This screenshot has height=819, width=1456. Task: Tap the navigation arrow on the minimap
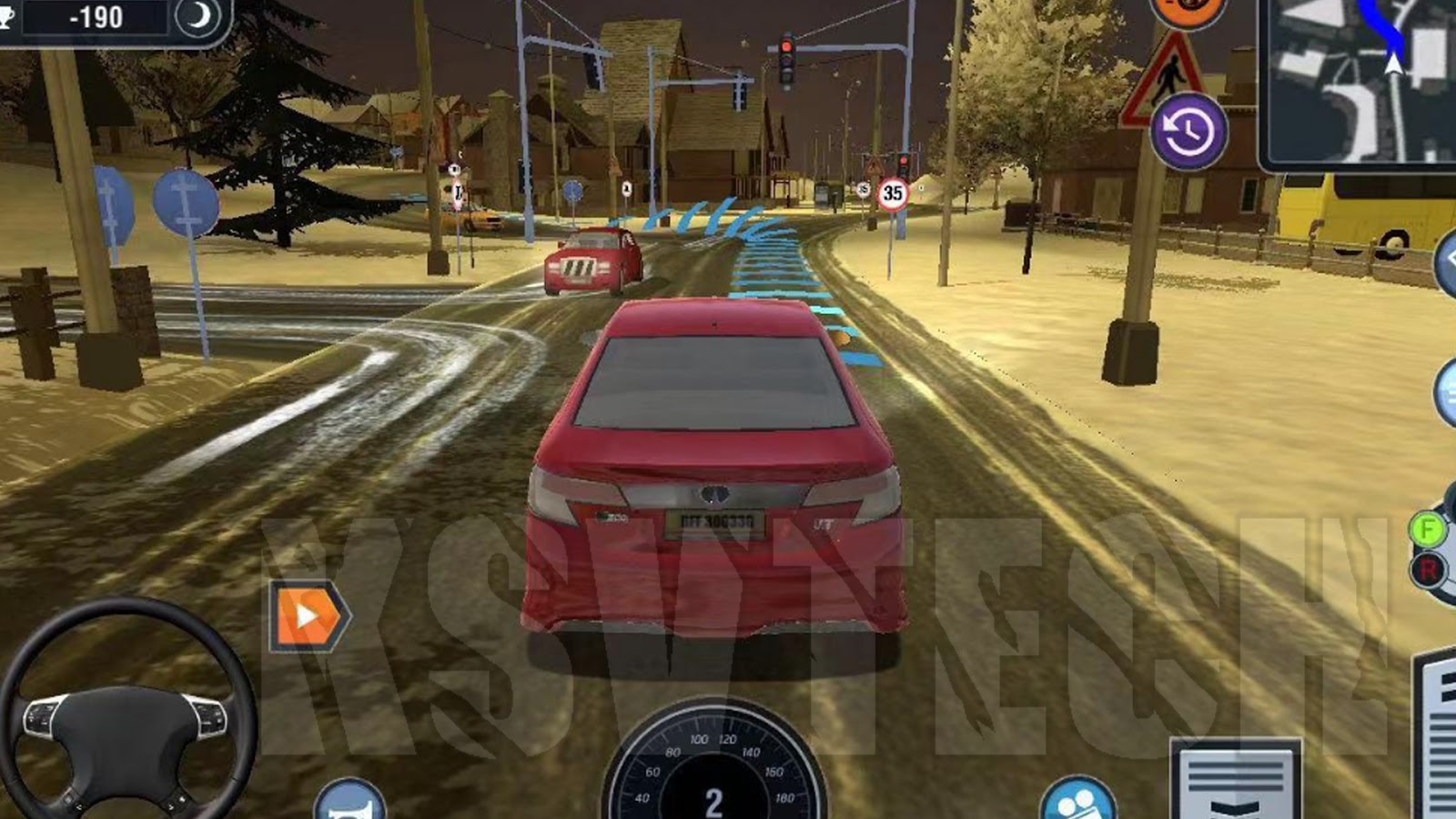point(1394,64)
